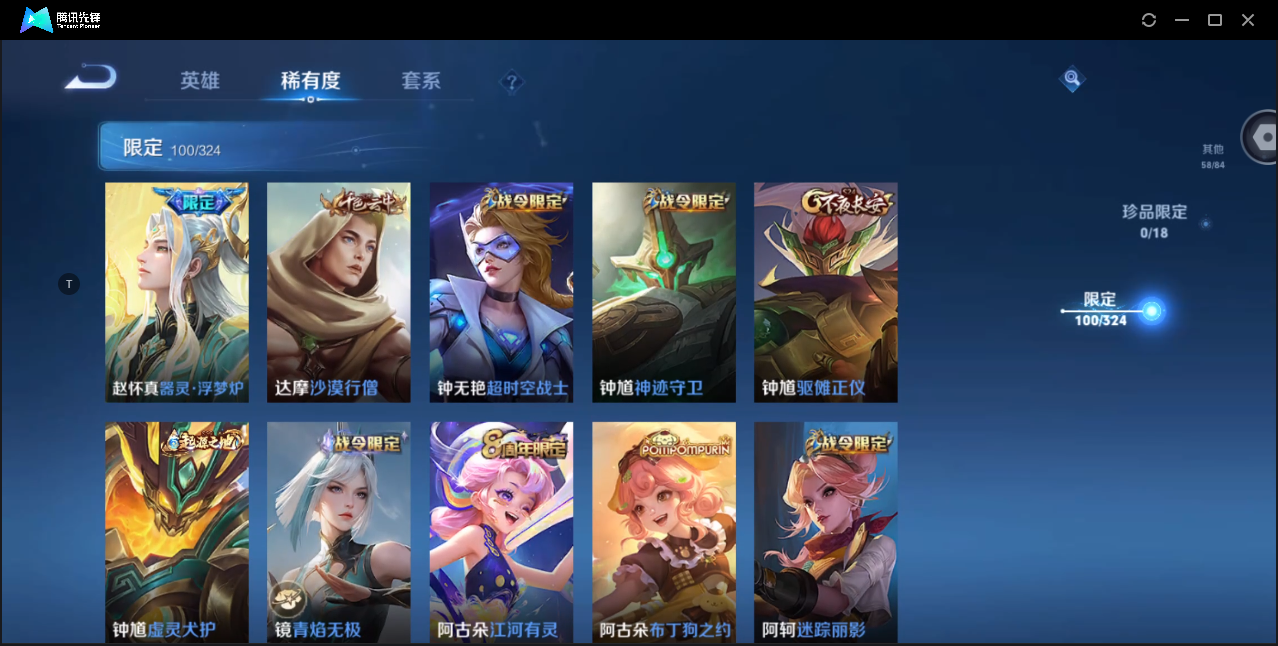Close the Tencent Pioneer window
The width and height of the screenshot is (1278, 646).
[x=1248, y=20]
